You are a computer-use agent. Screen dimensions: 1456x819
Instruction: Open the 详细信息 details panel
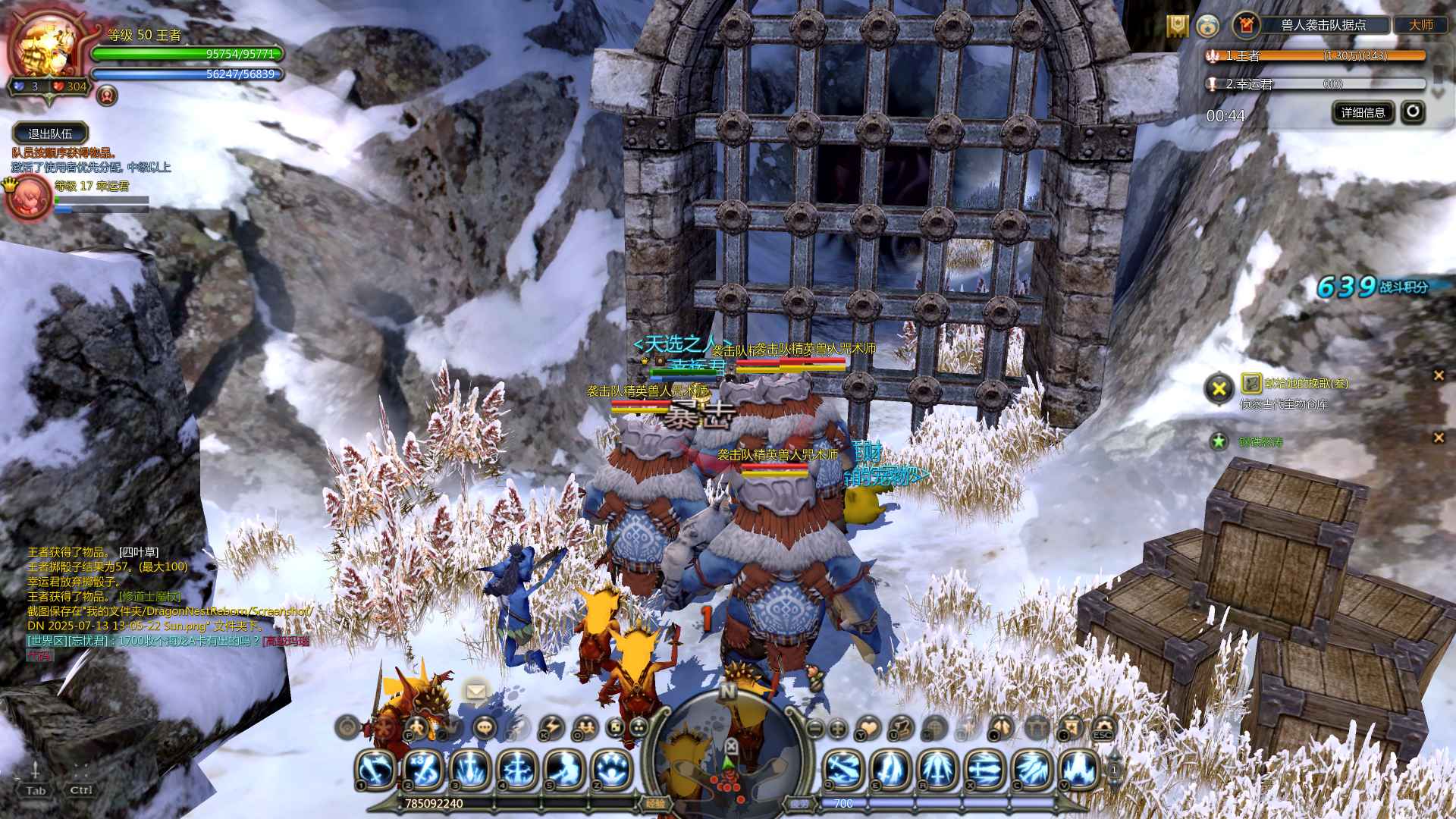[1363, 113]
